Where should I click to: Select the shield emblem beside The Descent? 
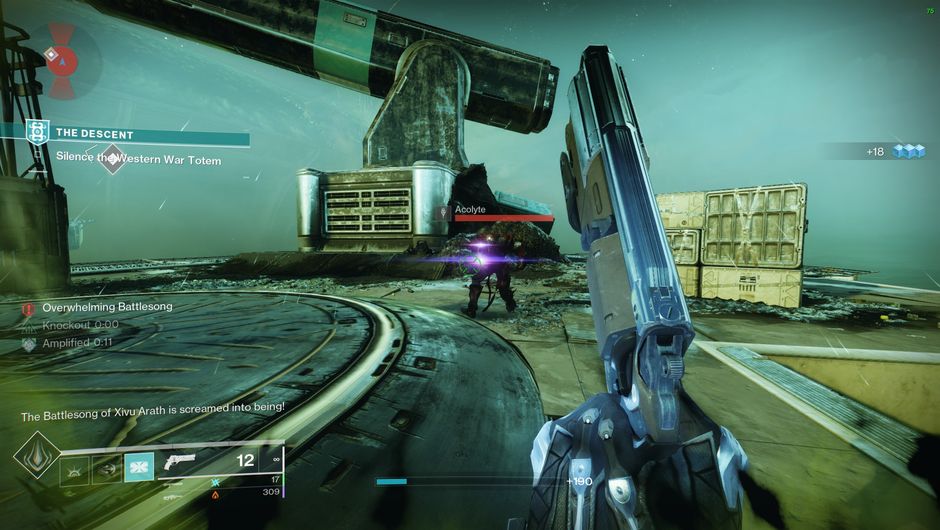pos(38,131)
